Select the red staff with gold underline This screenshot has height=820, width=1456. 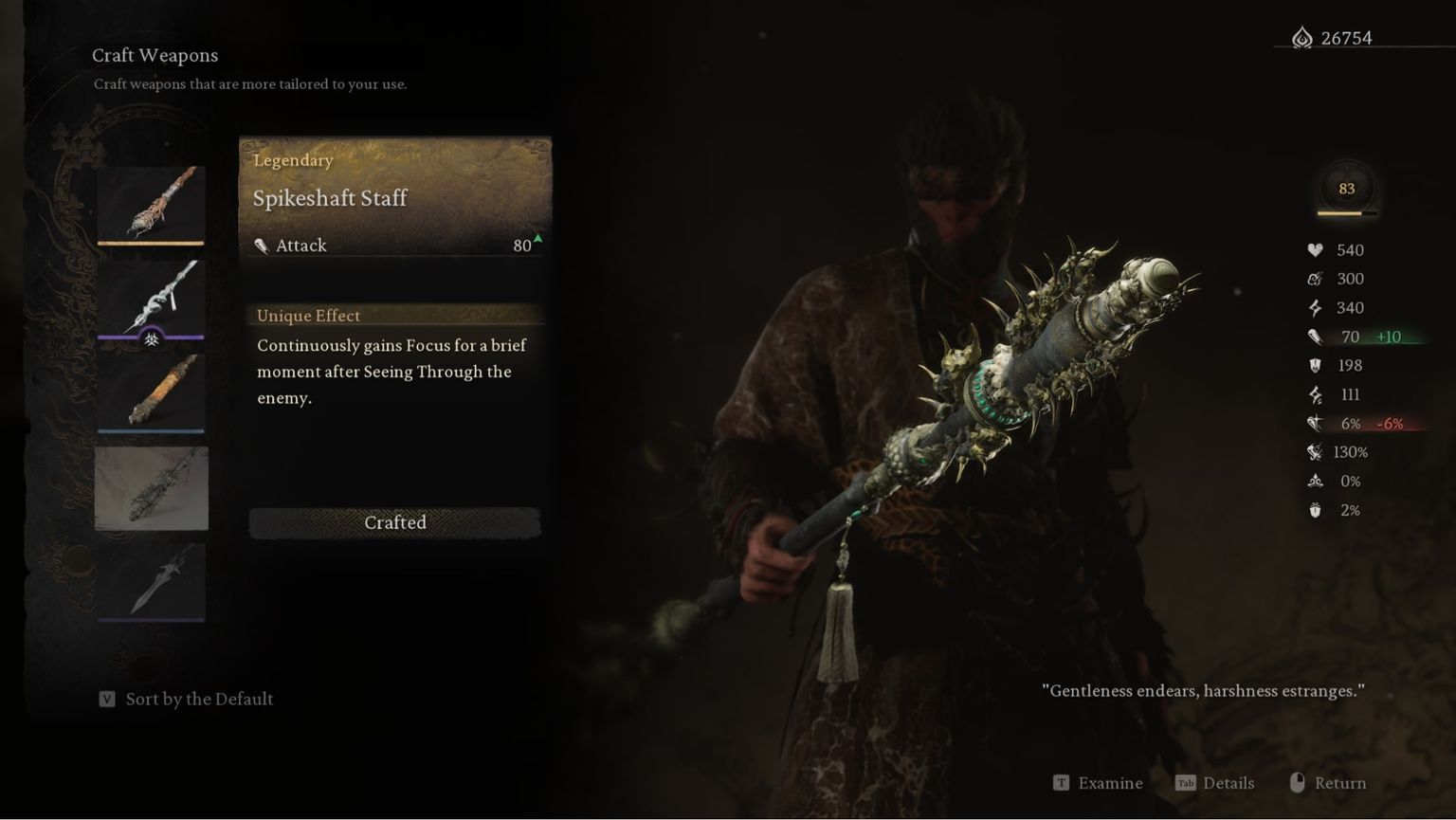[151, 204]
